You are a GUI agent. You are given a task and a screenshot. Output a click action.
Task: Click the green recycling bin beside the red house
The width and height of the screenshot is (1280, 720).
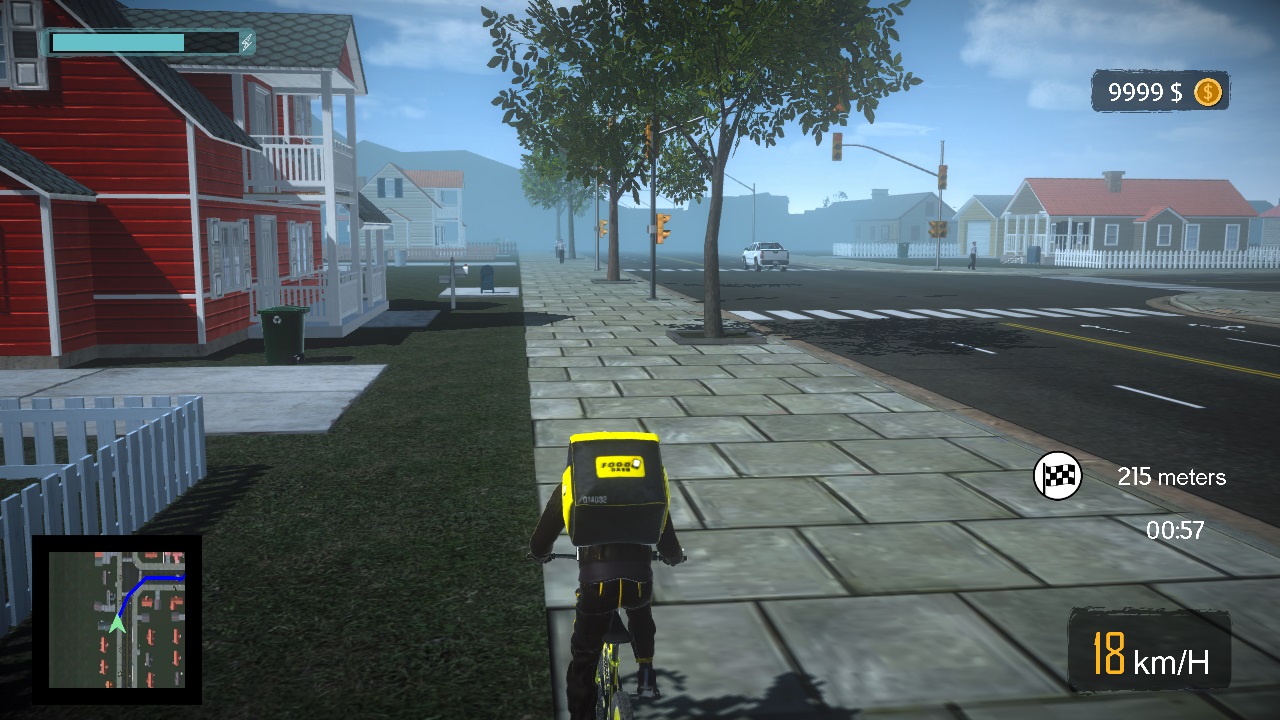281,330
